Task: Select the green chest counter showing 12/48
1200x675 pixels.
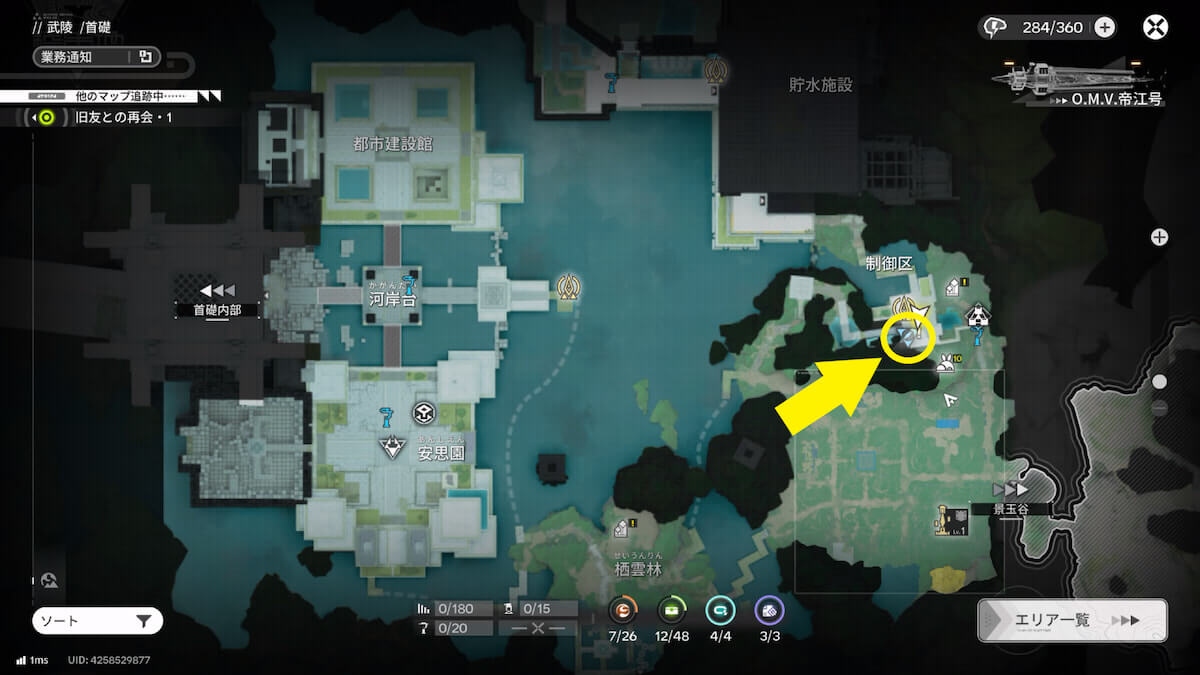Action: 671,610
